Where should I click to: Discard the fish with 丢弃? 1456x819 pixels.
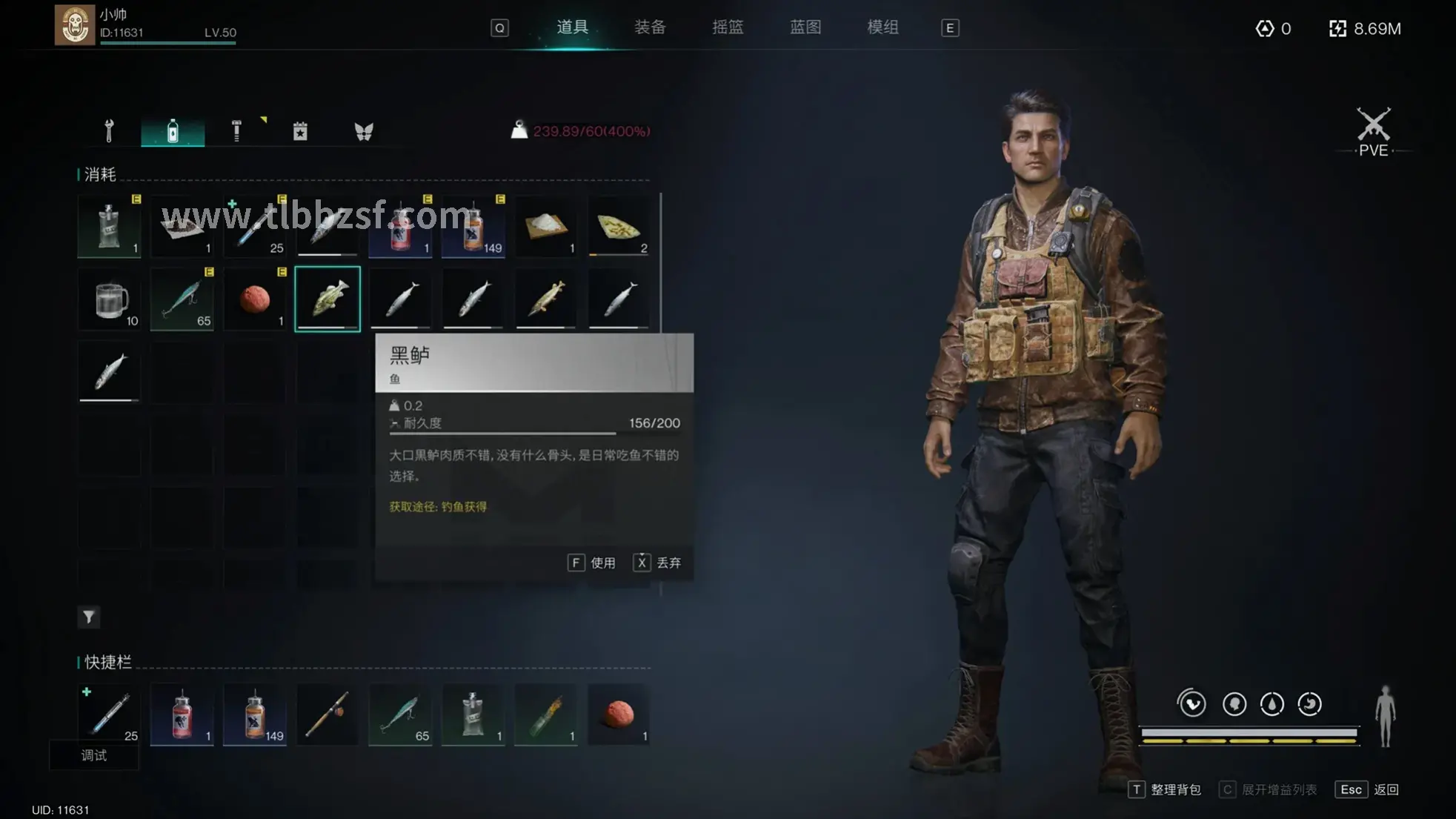pyautogui.click(x=657, y=563)
